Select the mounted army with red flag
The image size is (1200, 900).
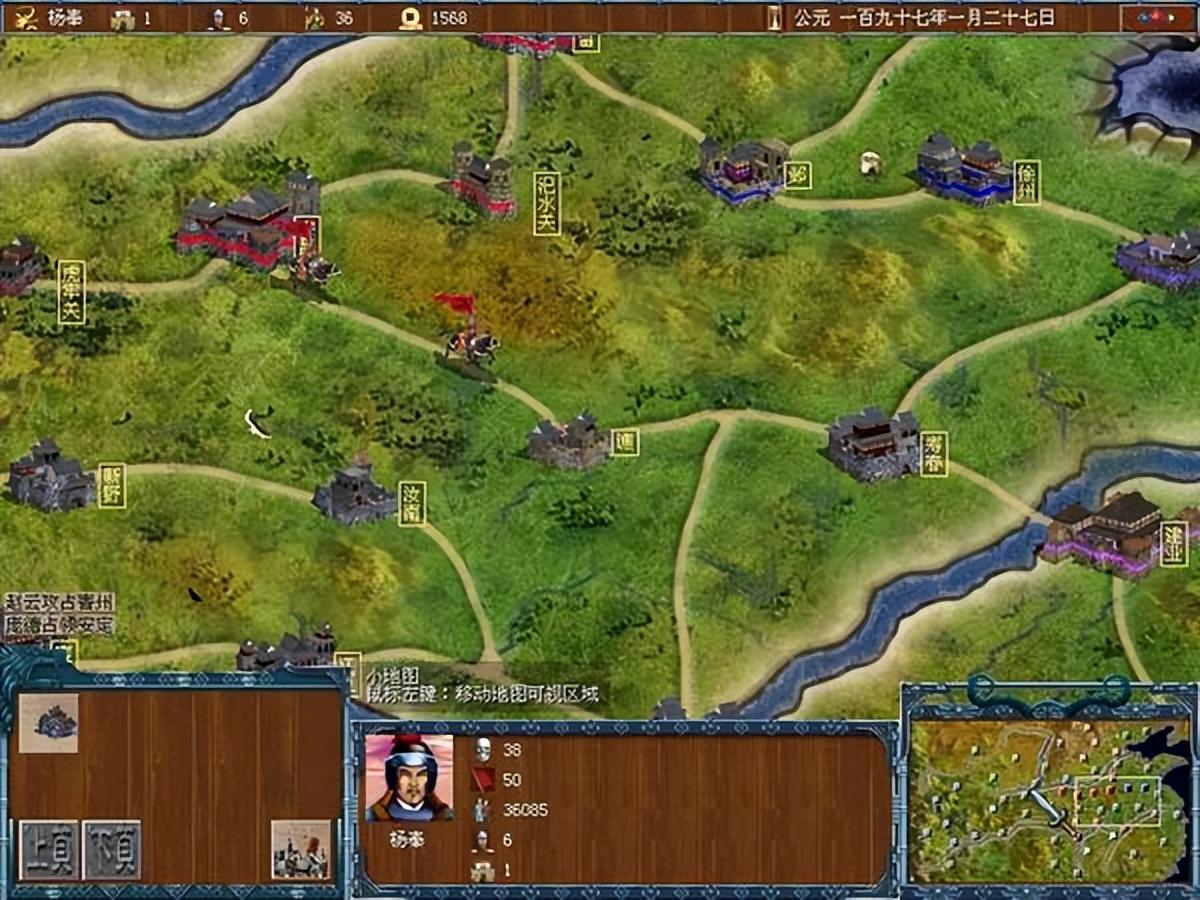click(470, 335)
